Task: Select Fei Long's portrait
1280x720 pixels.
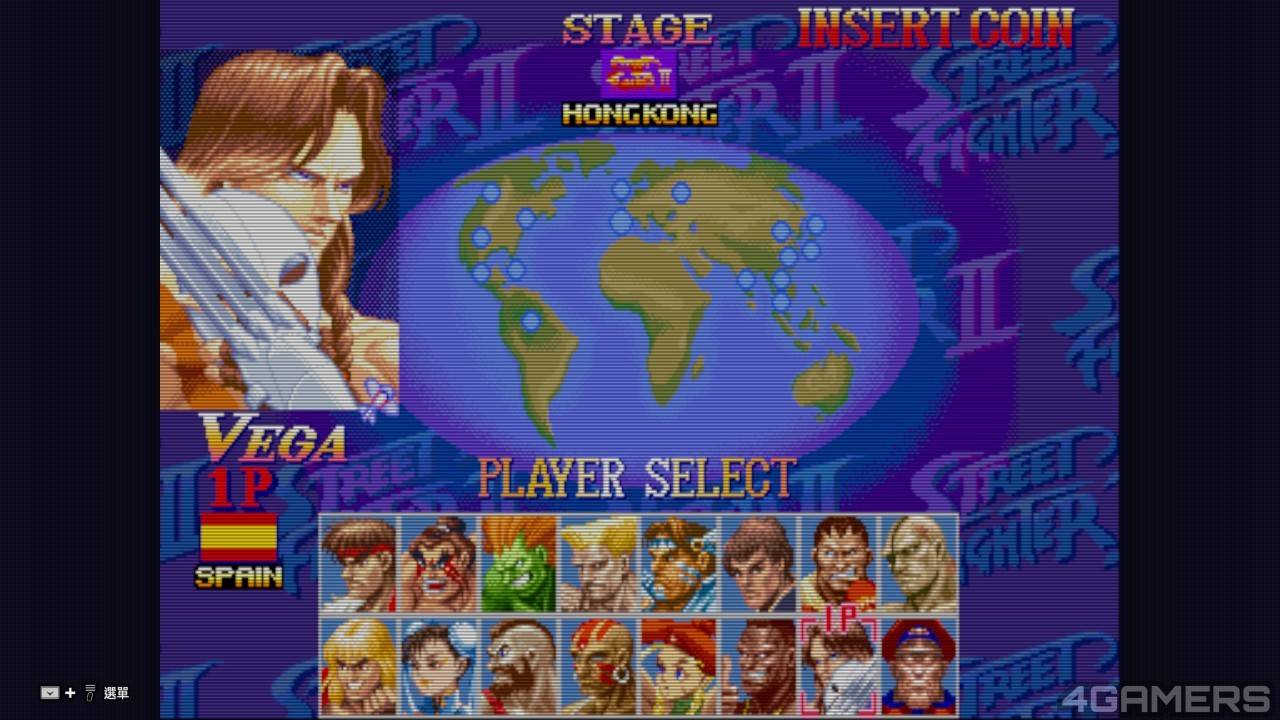Action: coord(759,563)
